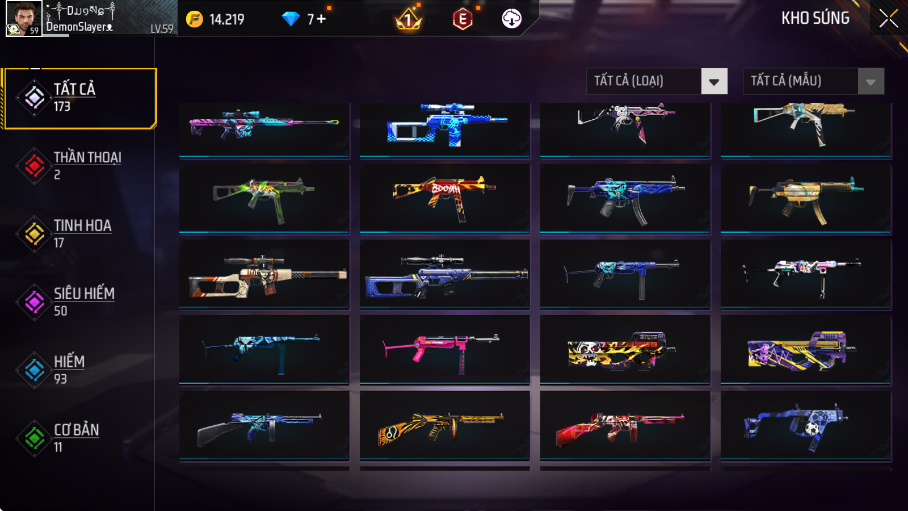Screen dimensions: 908x511
Task: Add more diamonds via the plus sign
Action: point(321,19)
